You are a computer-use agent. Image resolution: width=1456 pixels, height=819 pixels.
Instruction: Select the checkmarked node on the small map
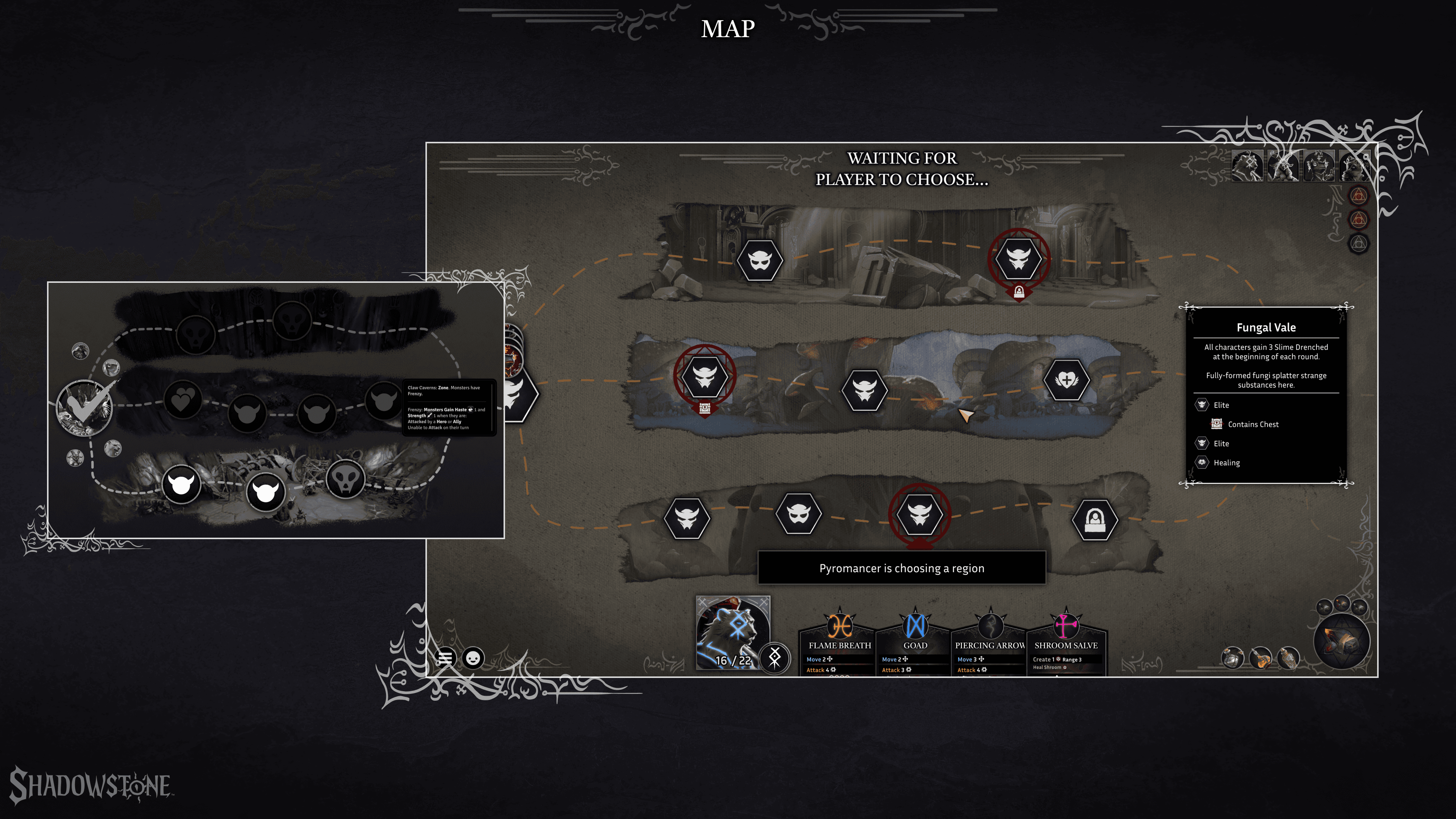[x=85, y=407]
